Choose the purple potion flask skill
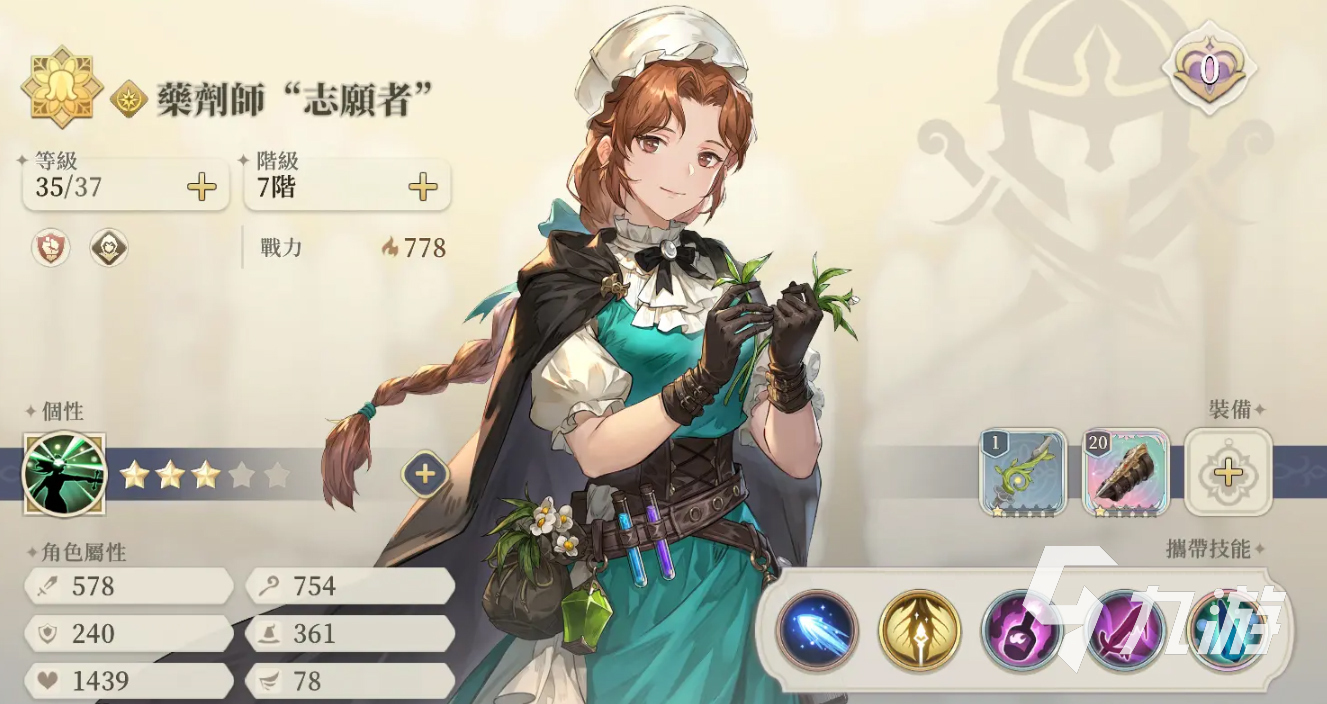 pos(1021,630)
